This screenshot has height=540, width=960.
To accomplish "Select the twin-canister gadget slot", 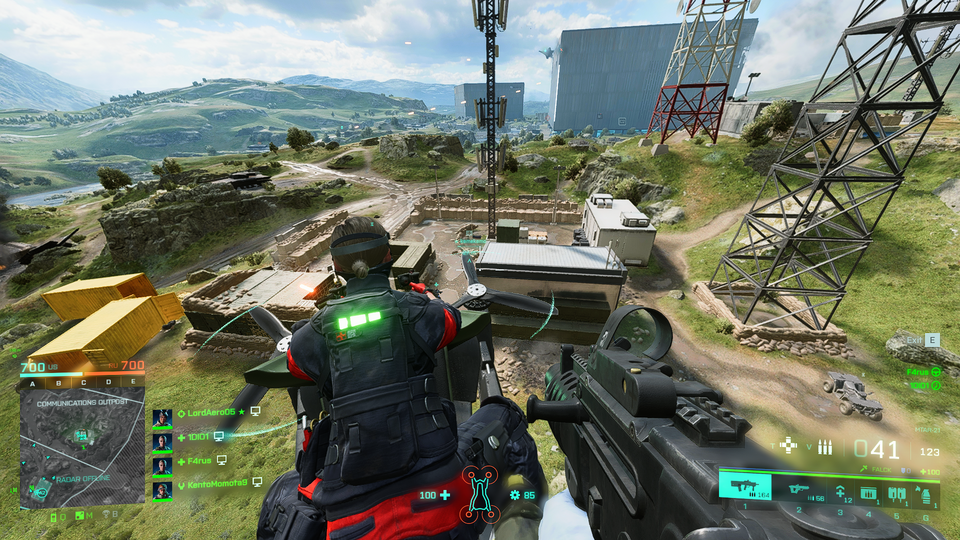I will coord(896,493).
